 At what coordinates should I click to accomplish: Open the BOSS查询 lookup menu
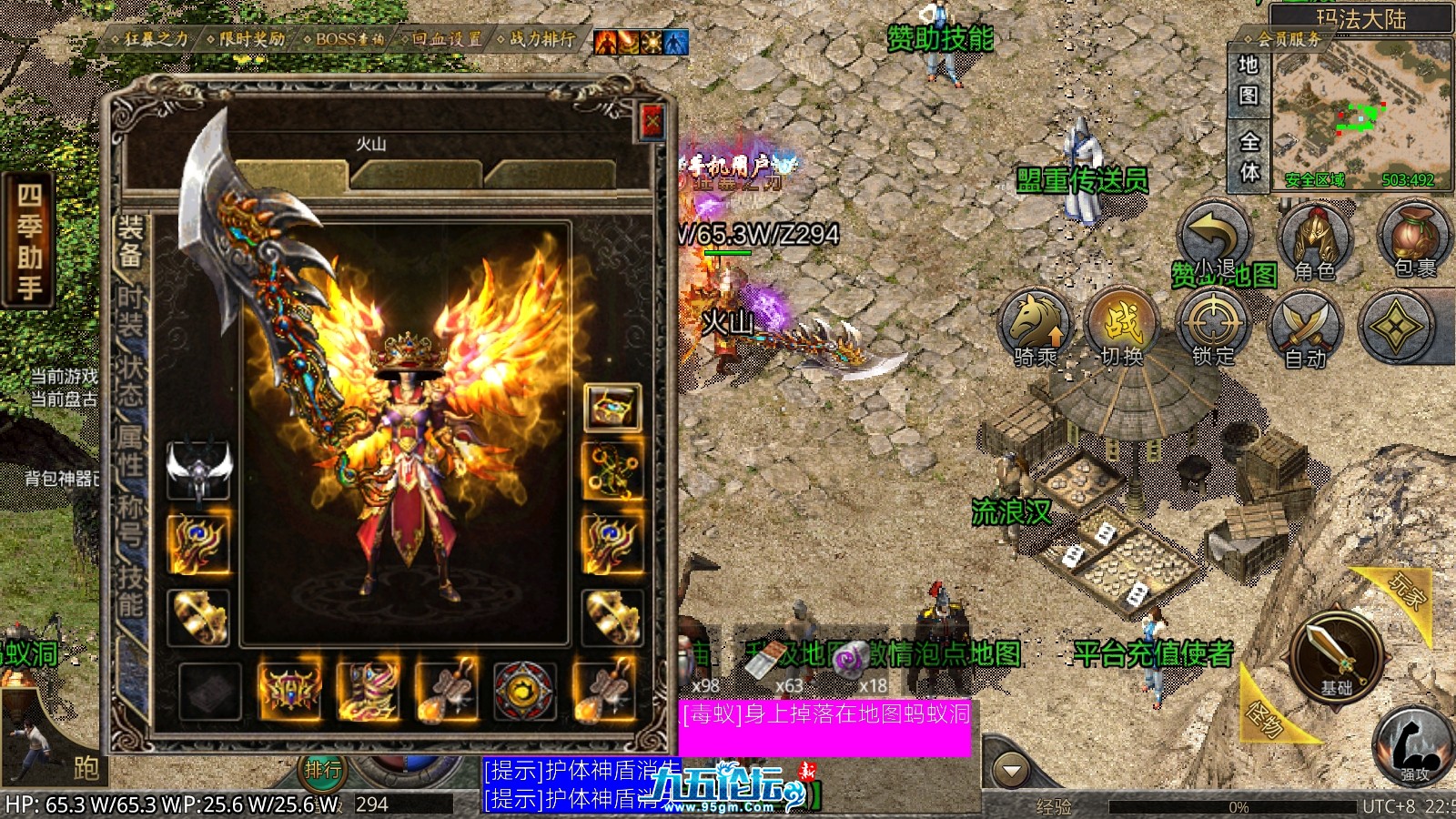click(x=345, y=39)
